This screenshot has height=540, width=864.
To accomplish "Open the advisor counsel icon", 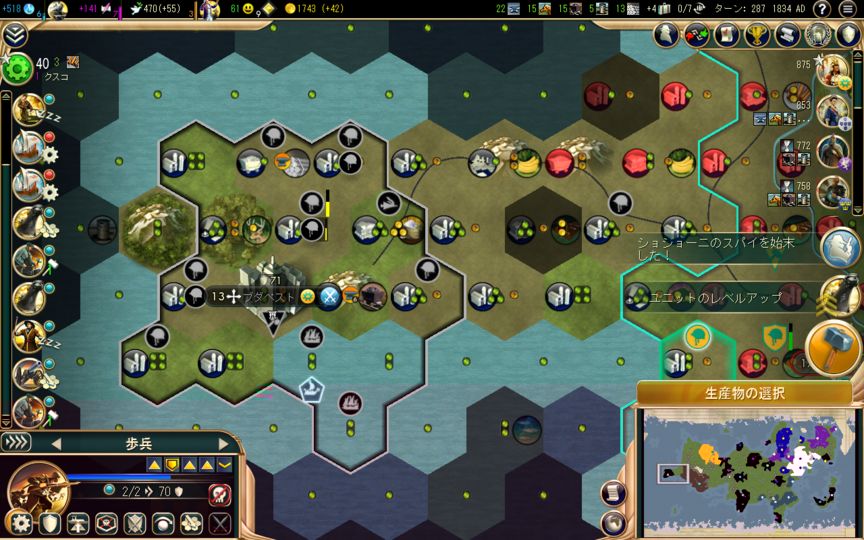I will 667,35.
